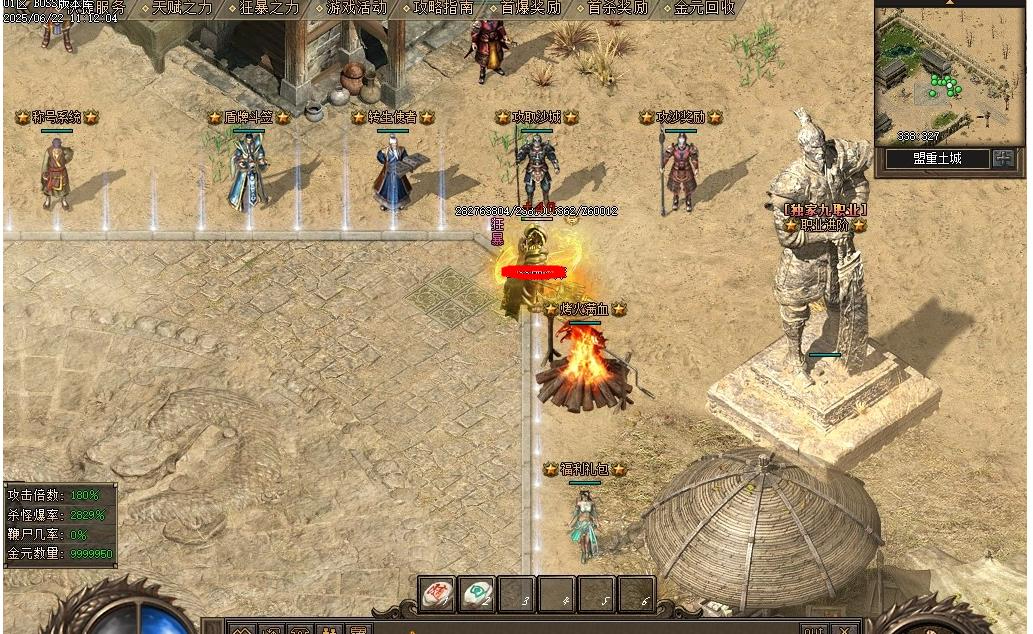Screen dimensions: 1033x634
Task: Click the OUT button on bottom bar
Action: 813,629
